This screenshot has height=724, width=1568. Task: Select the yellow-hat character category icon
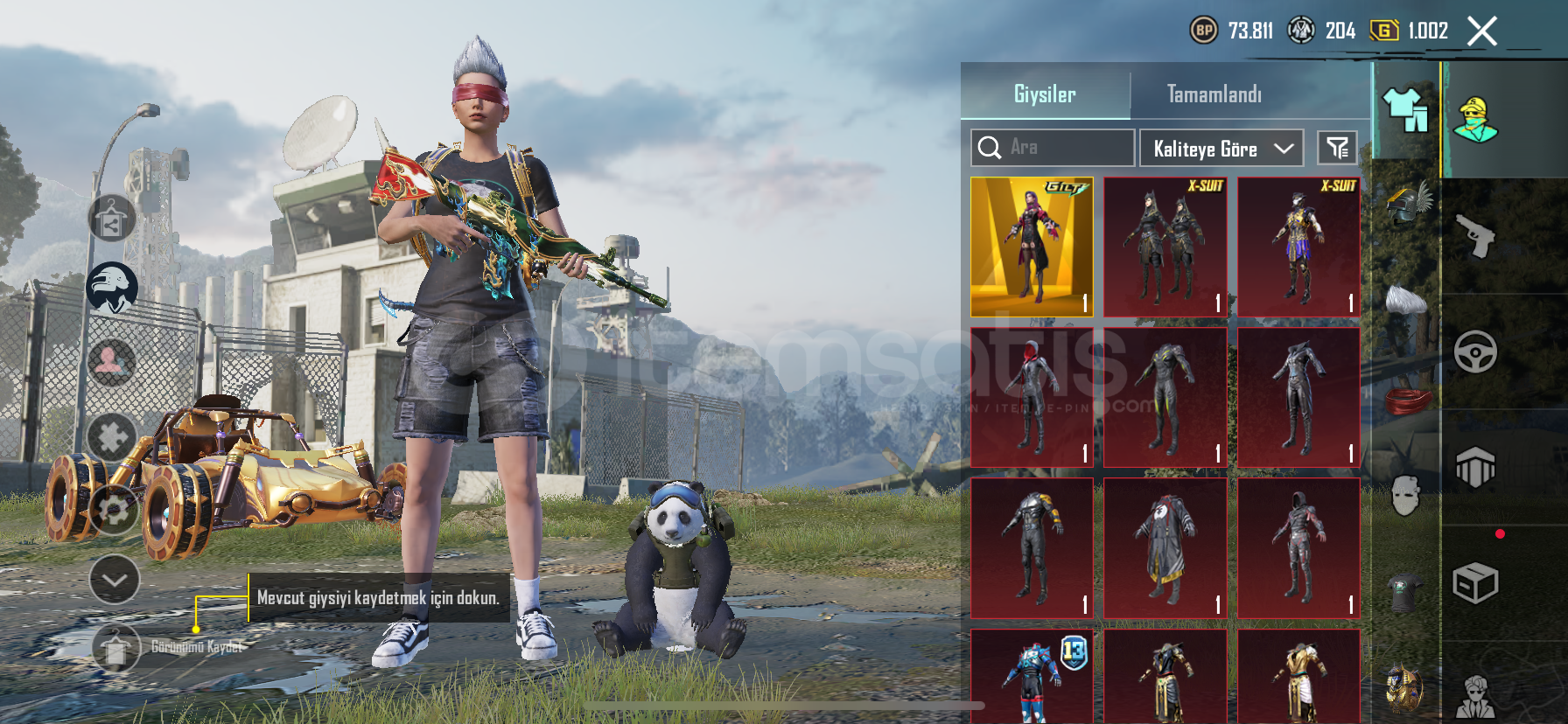pos(1475,120)
